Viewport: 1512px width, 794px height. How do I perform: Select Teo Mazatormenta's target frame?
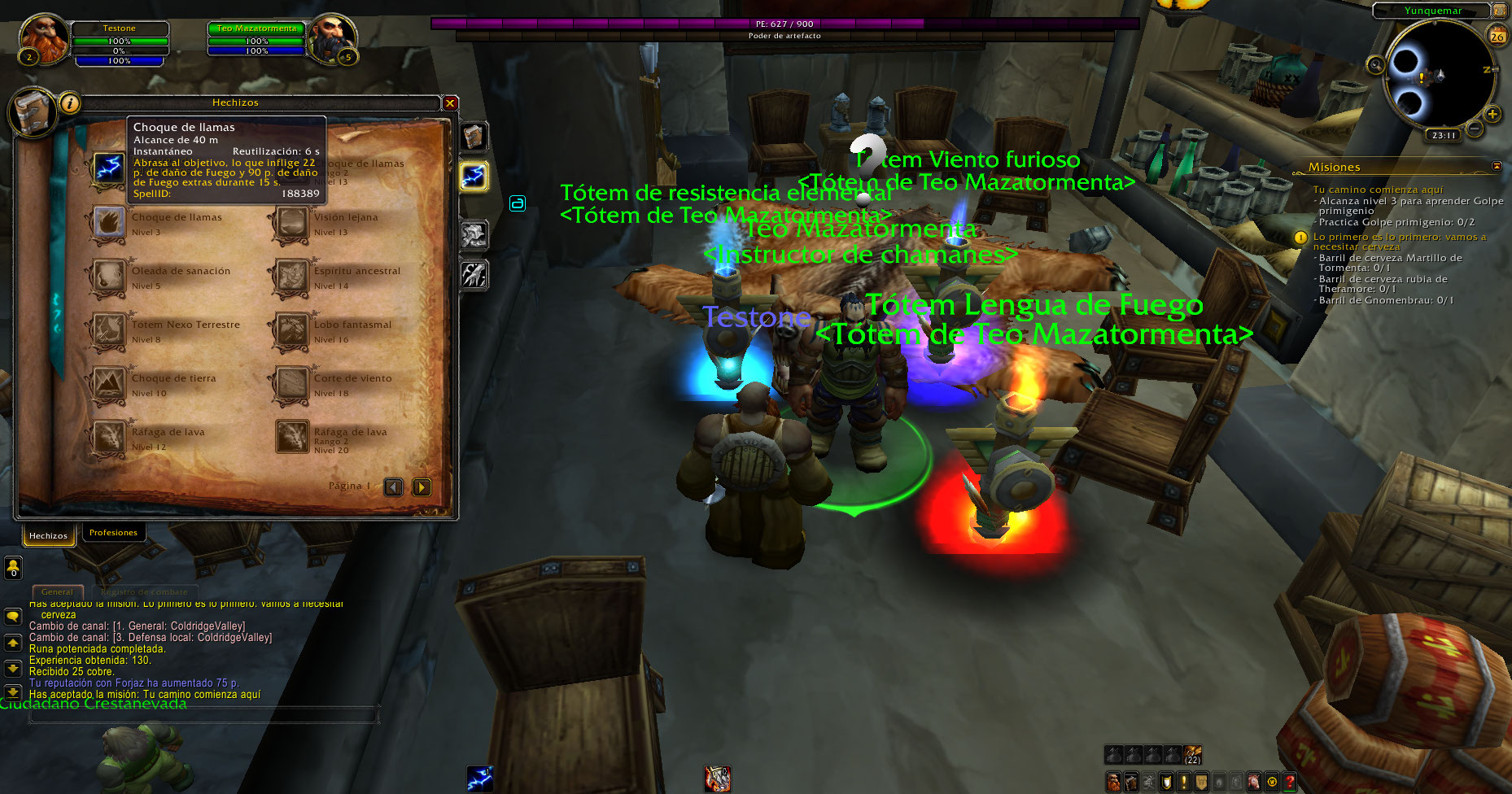(x=257, y=39)
